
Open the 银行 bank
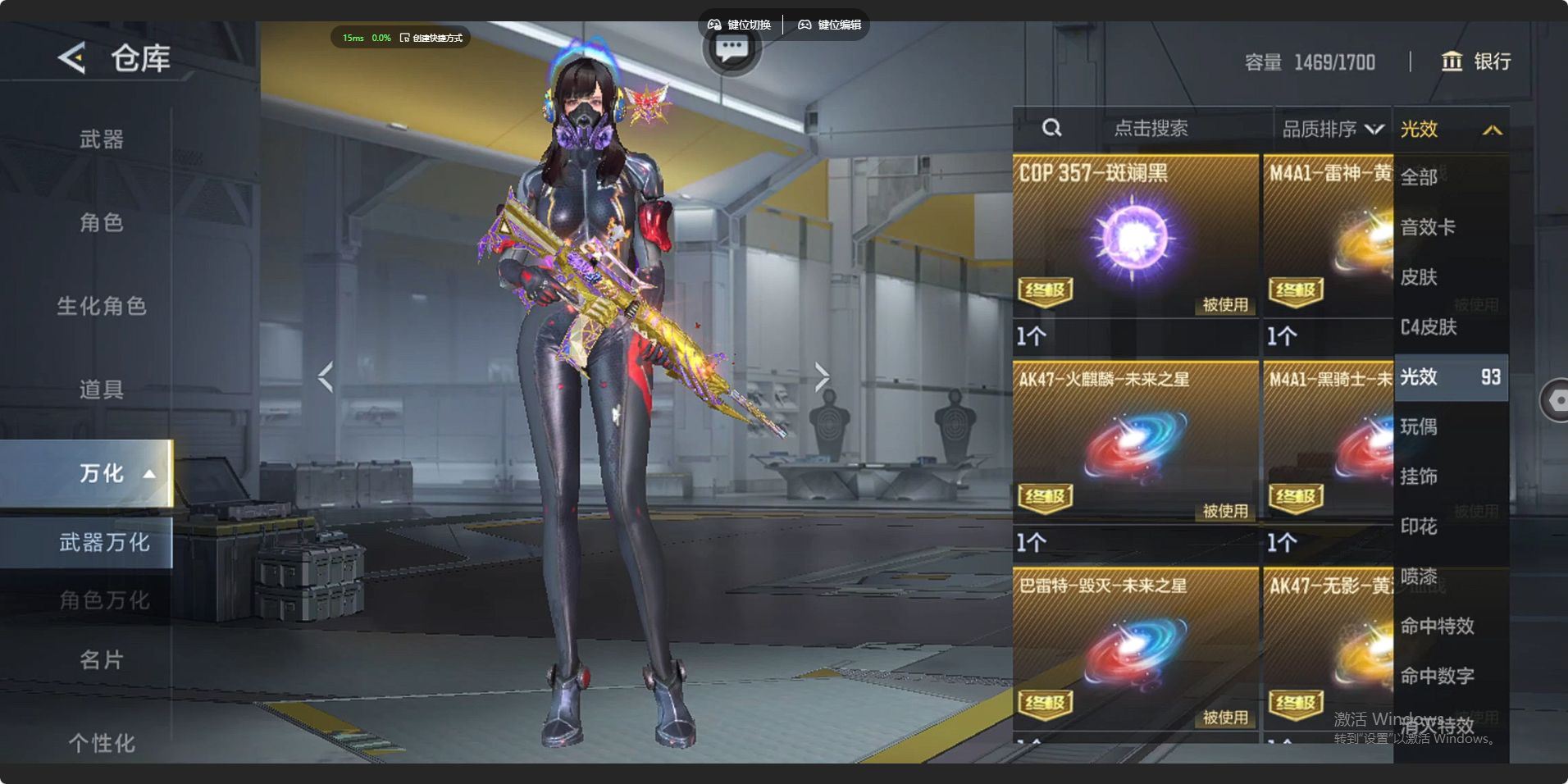click(x=1476, y=62)
